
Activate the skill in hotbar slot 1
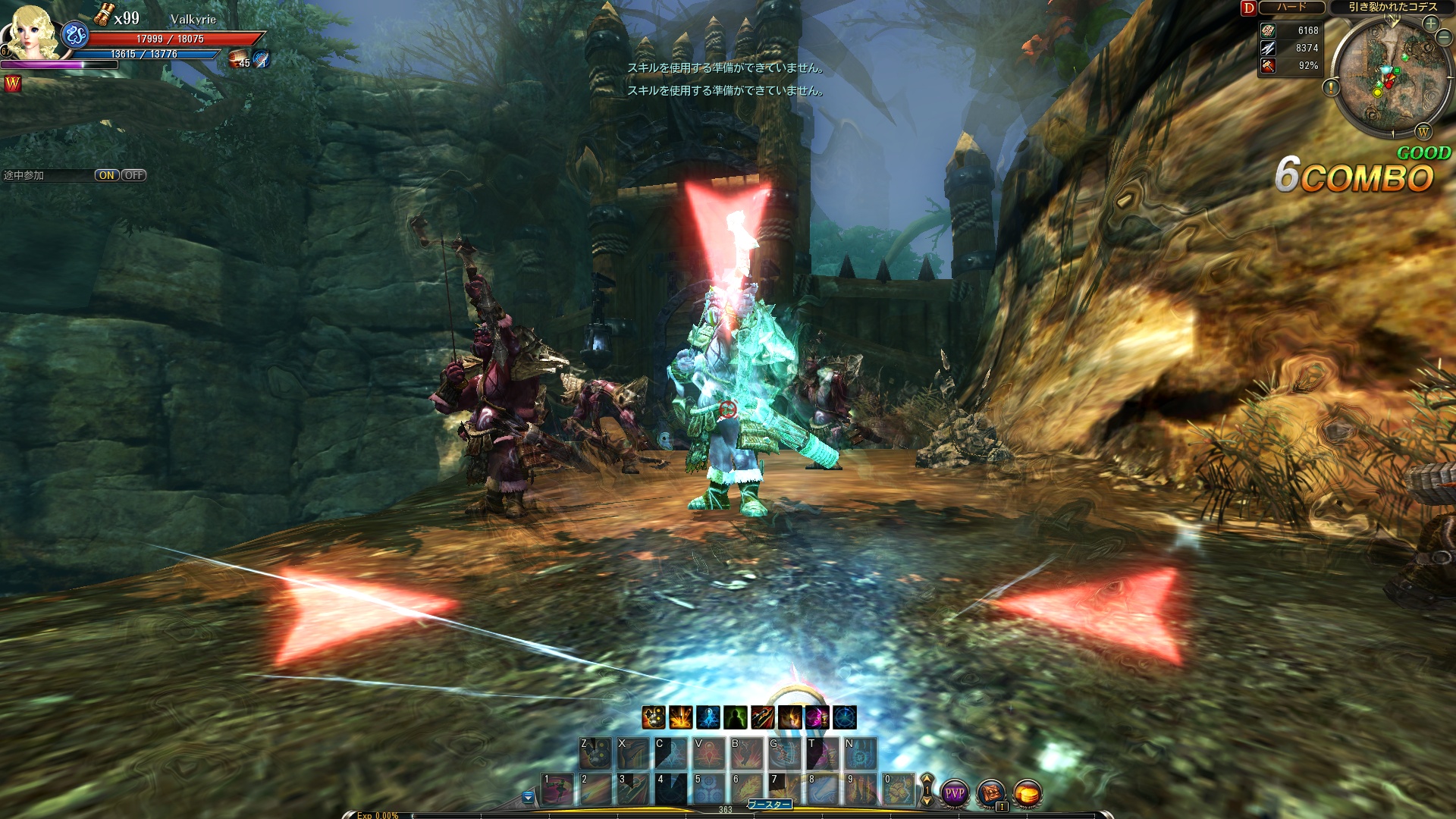coord(557,789)
